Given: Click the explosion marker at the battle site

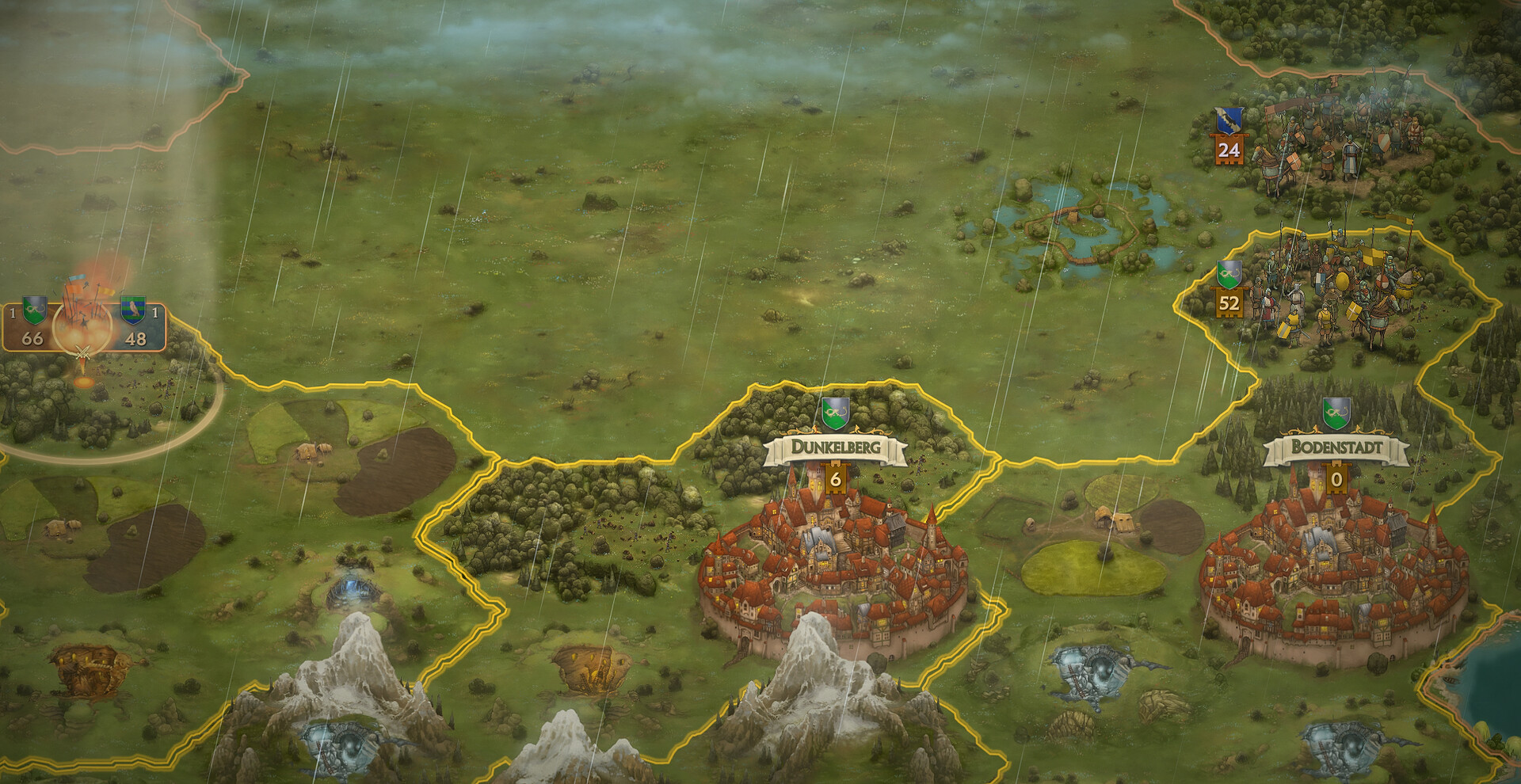Looking at the screenshot, I should click(x=84, y=383).
